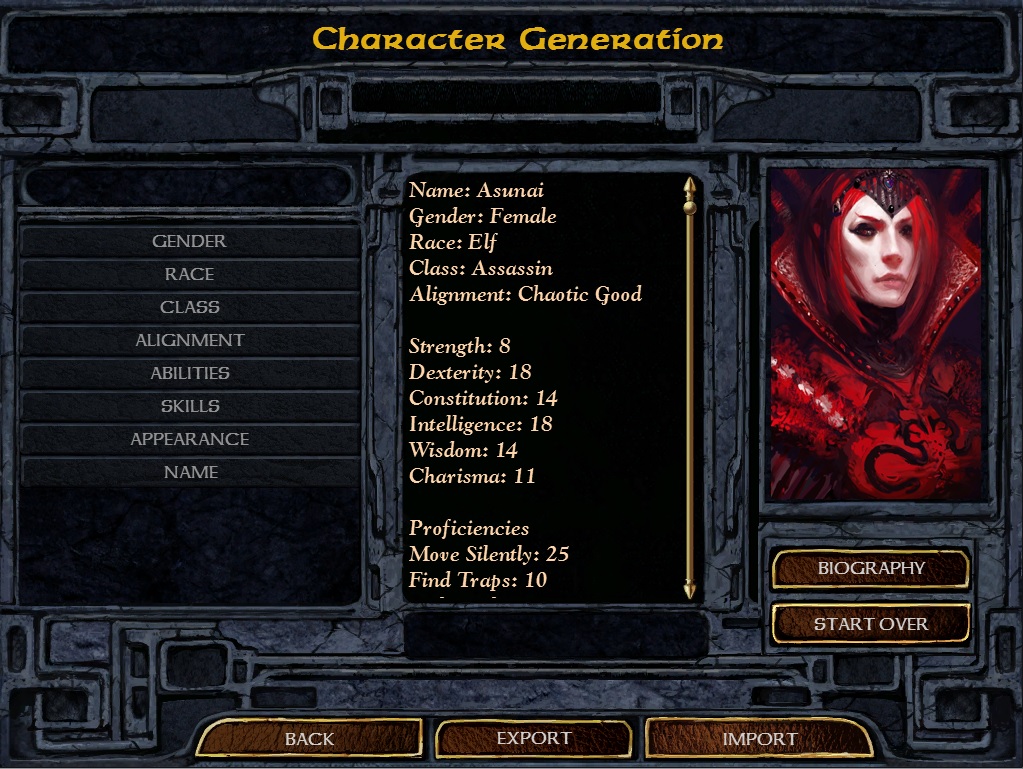Viewport: 1023px width, 769px height.
Task: Click the Name step button
Action: 189,472
